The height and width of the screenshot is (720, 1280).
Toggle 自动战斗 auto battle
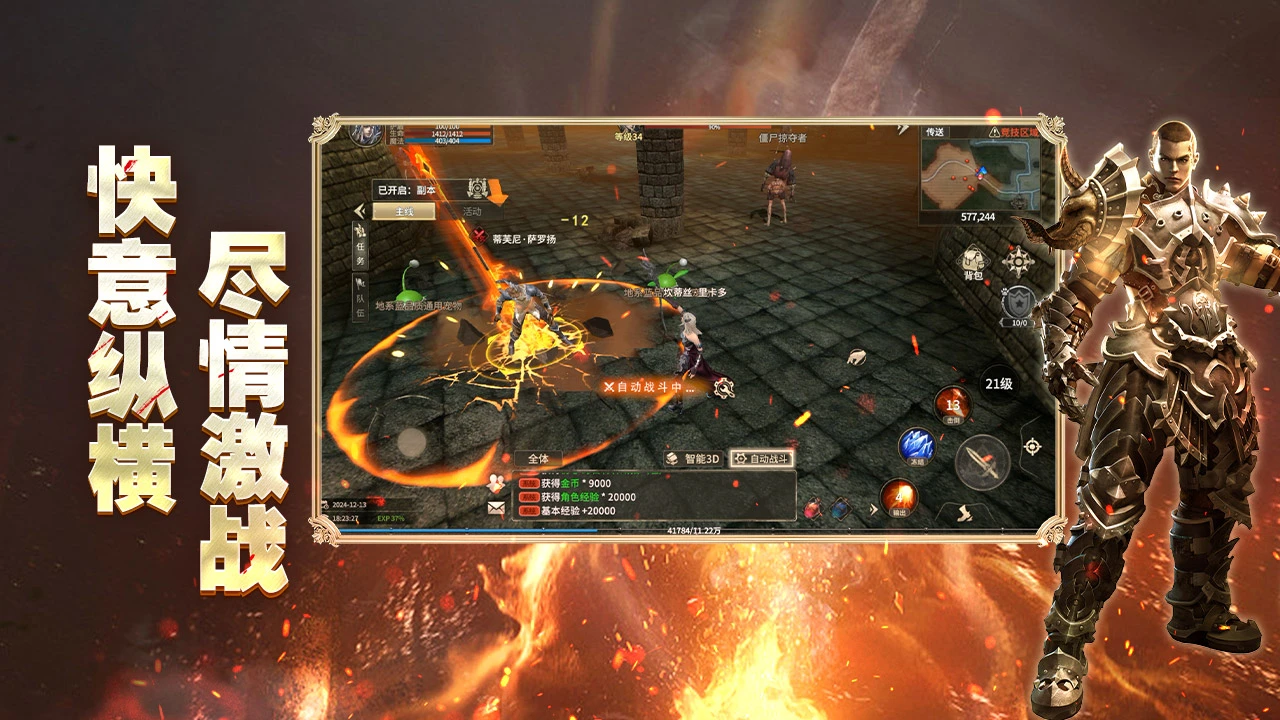(x=761, y=459)
